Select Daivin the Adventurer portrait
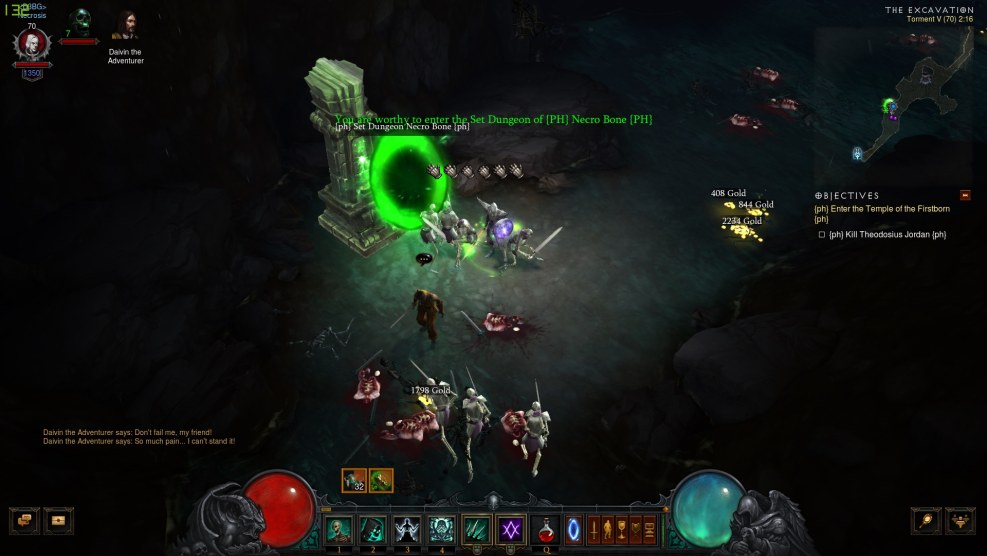The width and height of the screenshot is (987, 556). click(126, 26)
